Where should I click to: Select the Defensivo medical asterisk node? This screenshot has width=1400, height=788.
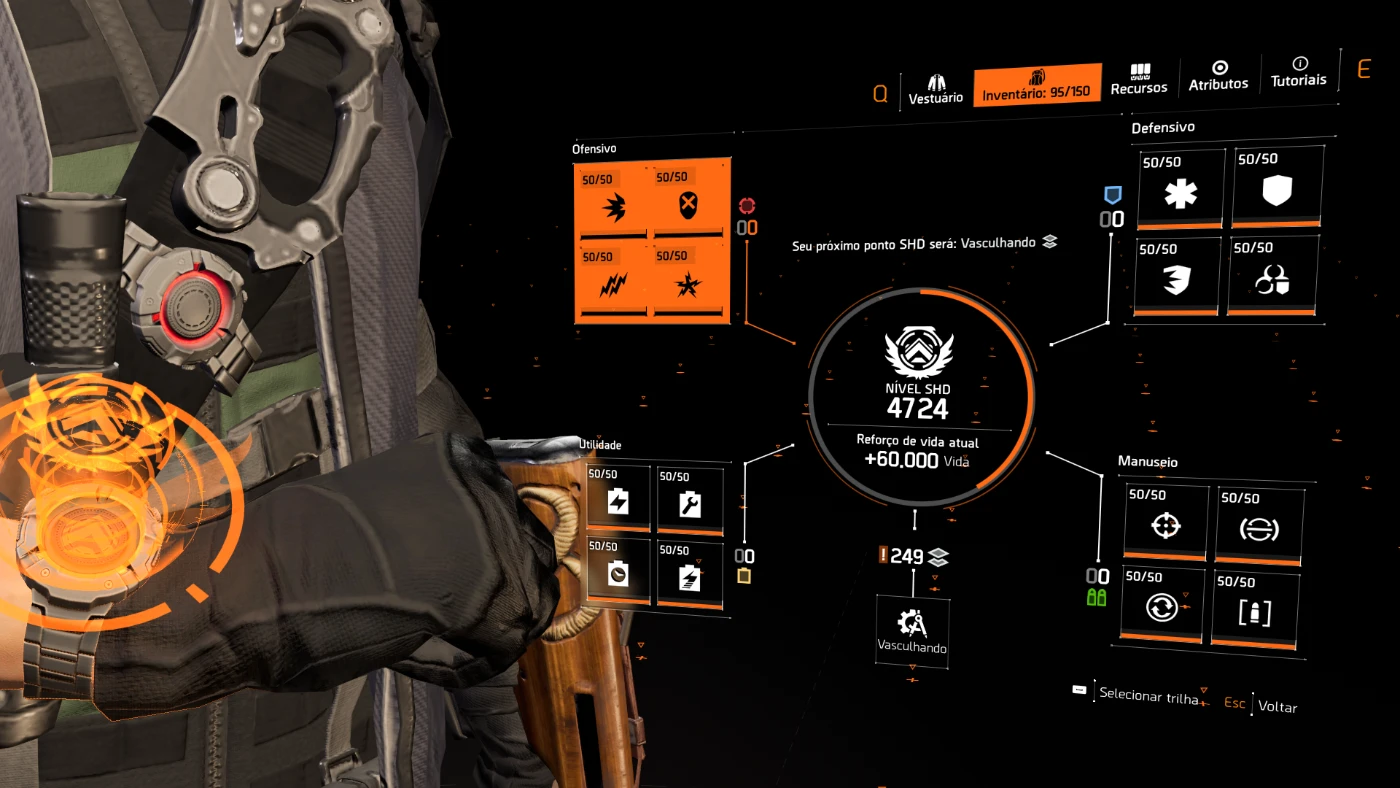[x=1180, y=190]
